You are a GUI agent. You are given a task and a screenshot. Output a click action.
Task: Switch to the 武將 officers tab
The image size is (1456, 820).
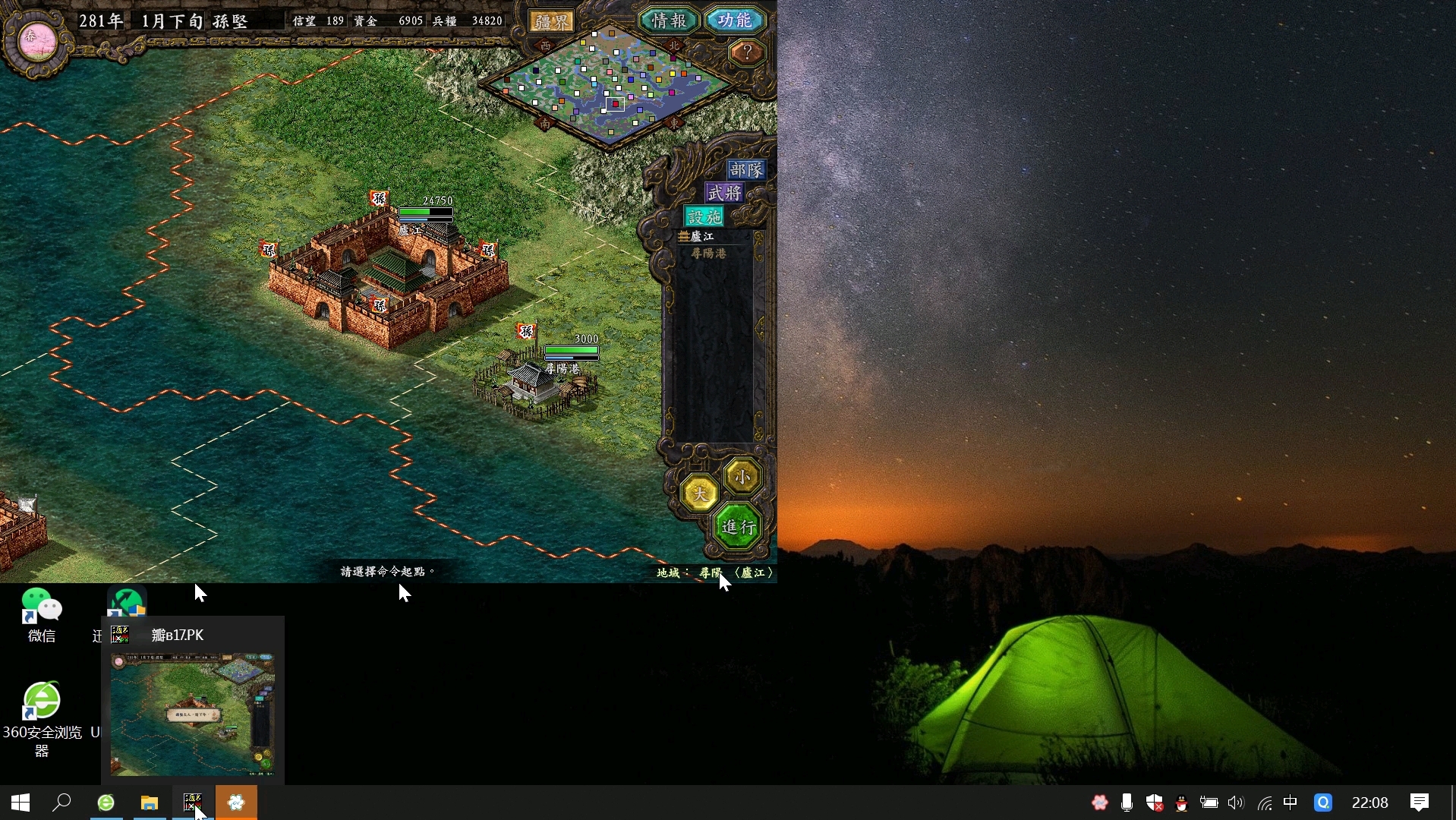click(724, 193)
